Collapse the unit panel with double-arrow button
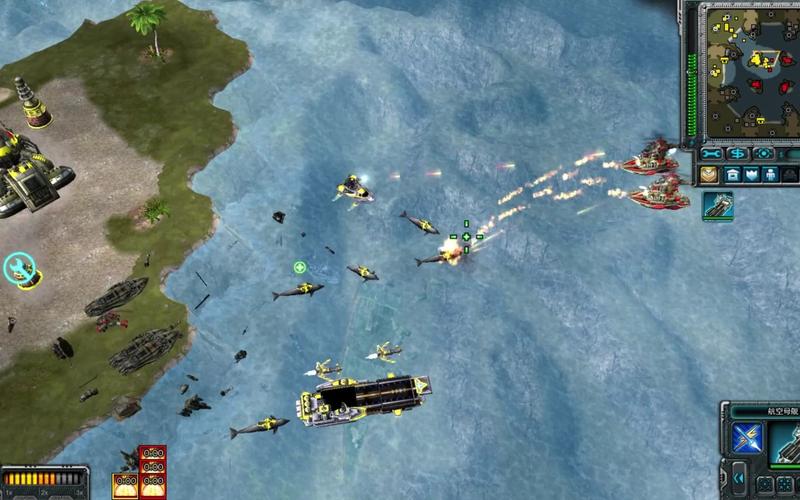Viewport: 800px width, 500px height. point(739,478)
